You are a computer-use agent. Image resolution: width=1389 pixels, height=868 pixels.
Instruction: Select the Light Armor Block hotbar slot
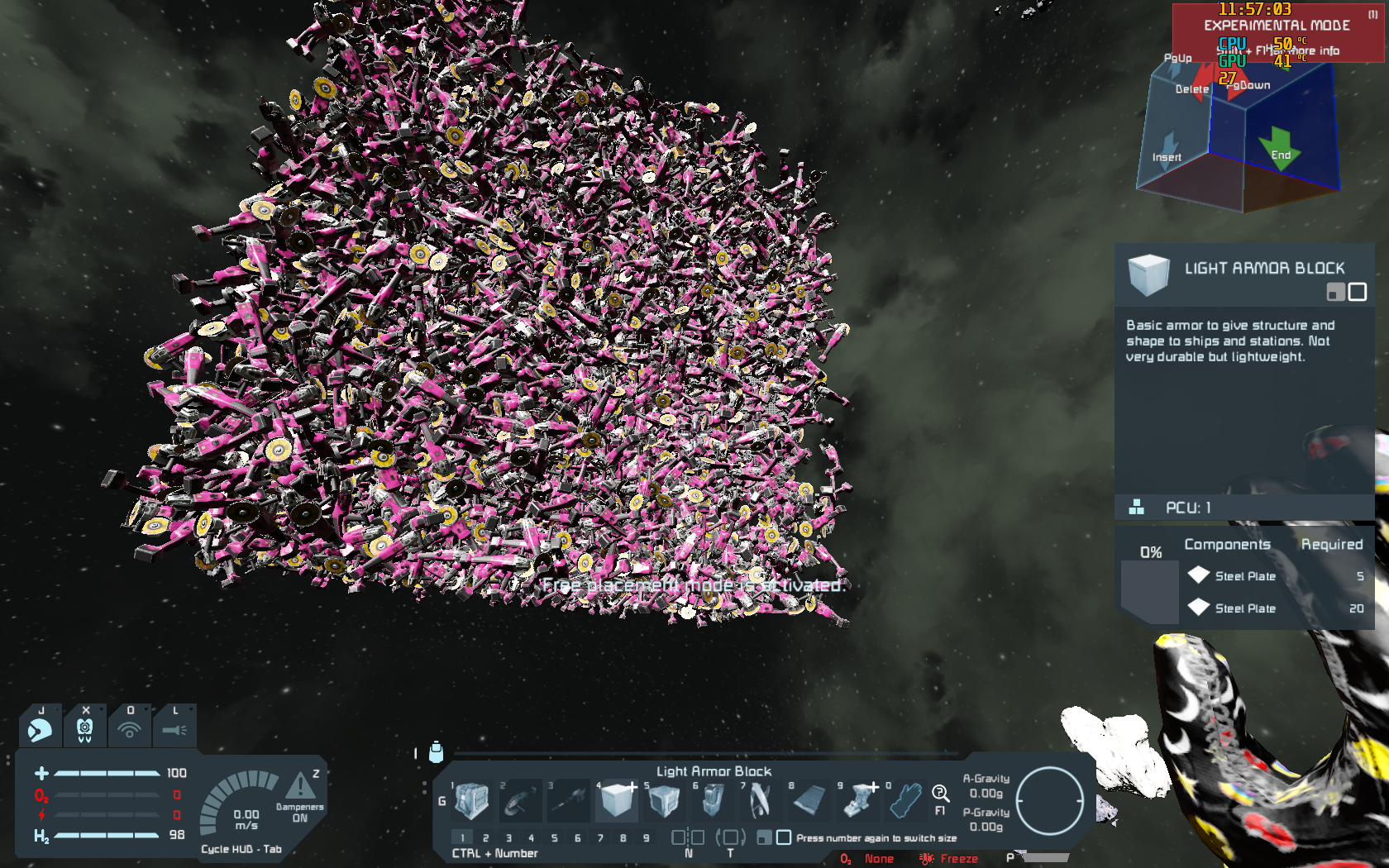click(x=617, y=800)
